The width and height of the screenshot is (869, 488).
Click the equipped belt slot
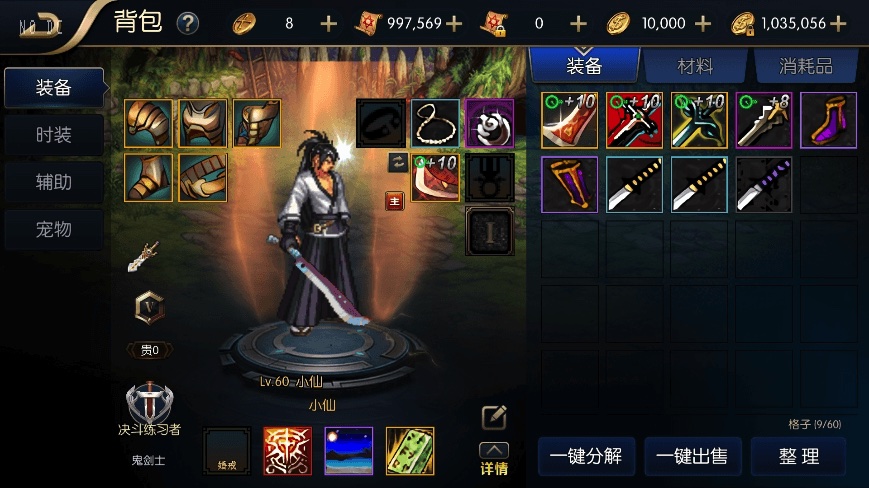click(x=203, y=178)
